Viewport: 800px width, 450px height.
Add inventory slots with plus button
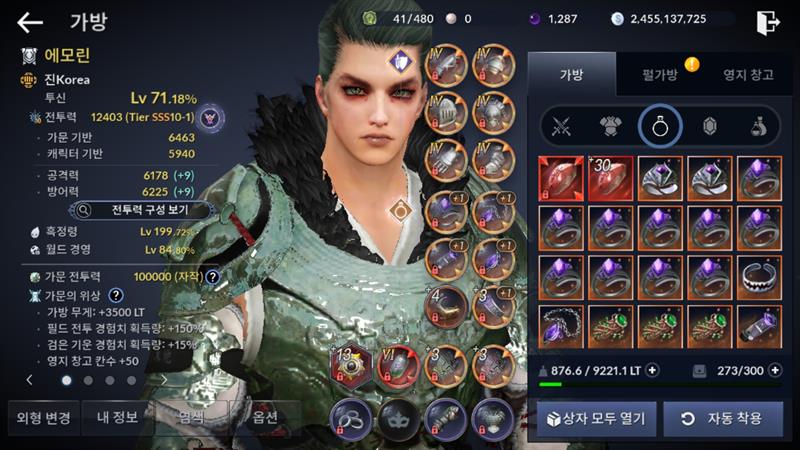click(x=775, y=370)
